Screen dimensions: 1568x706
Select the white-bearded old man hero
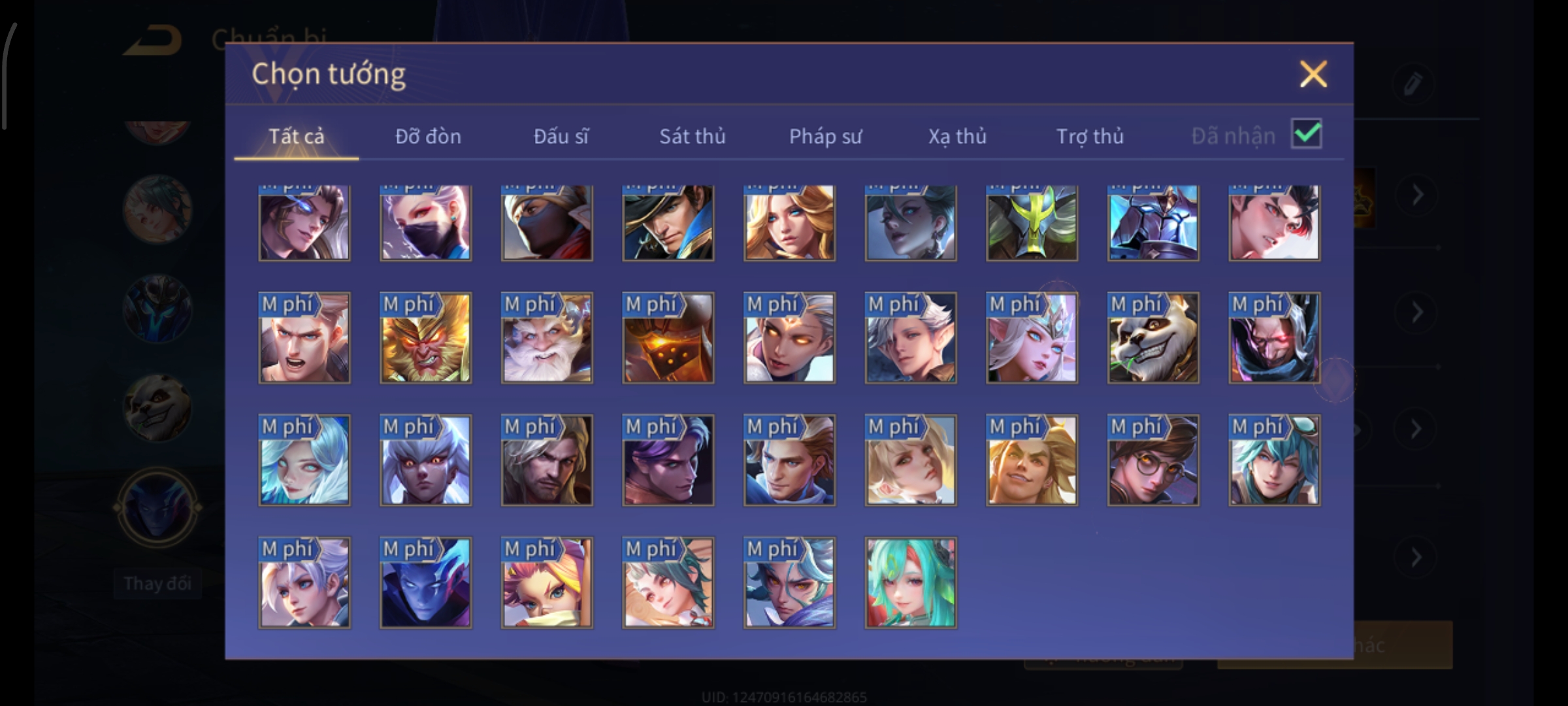coord(547,337)
